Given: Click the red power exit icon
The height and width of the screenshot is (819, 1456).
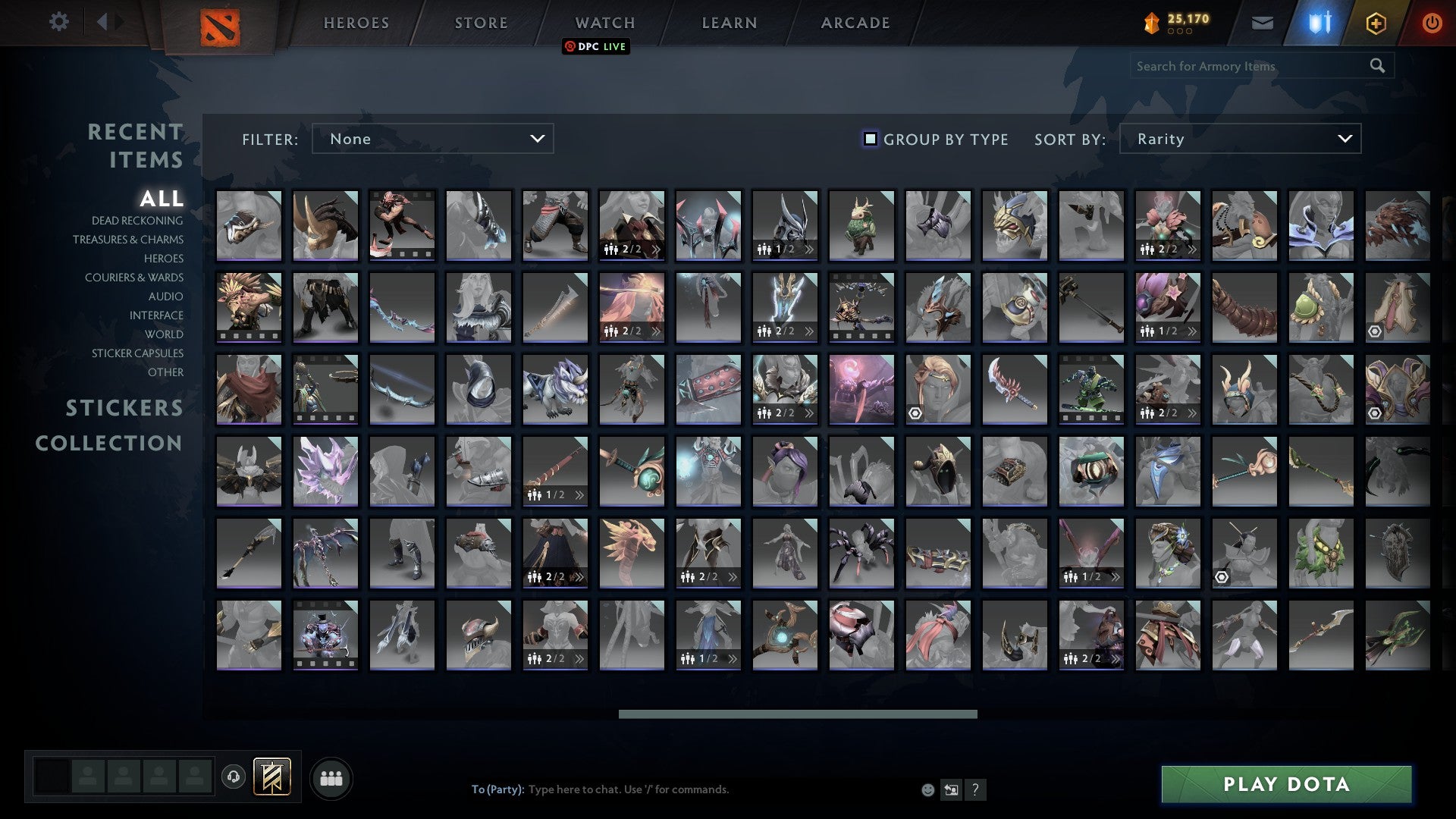Looking at the screenshot, I should click(1432, 23).
